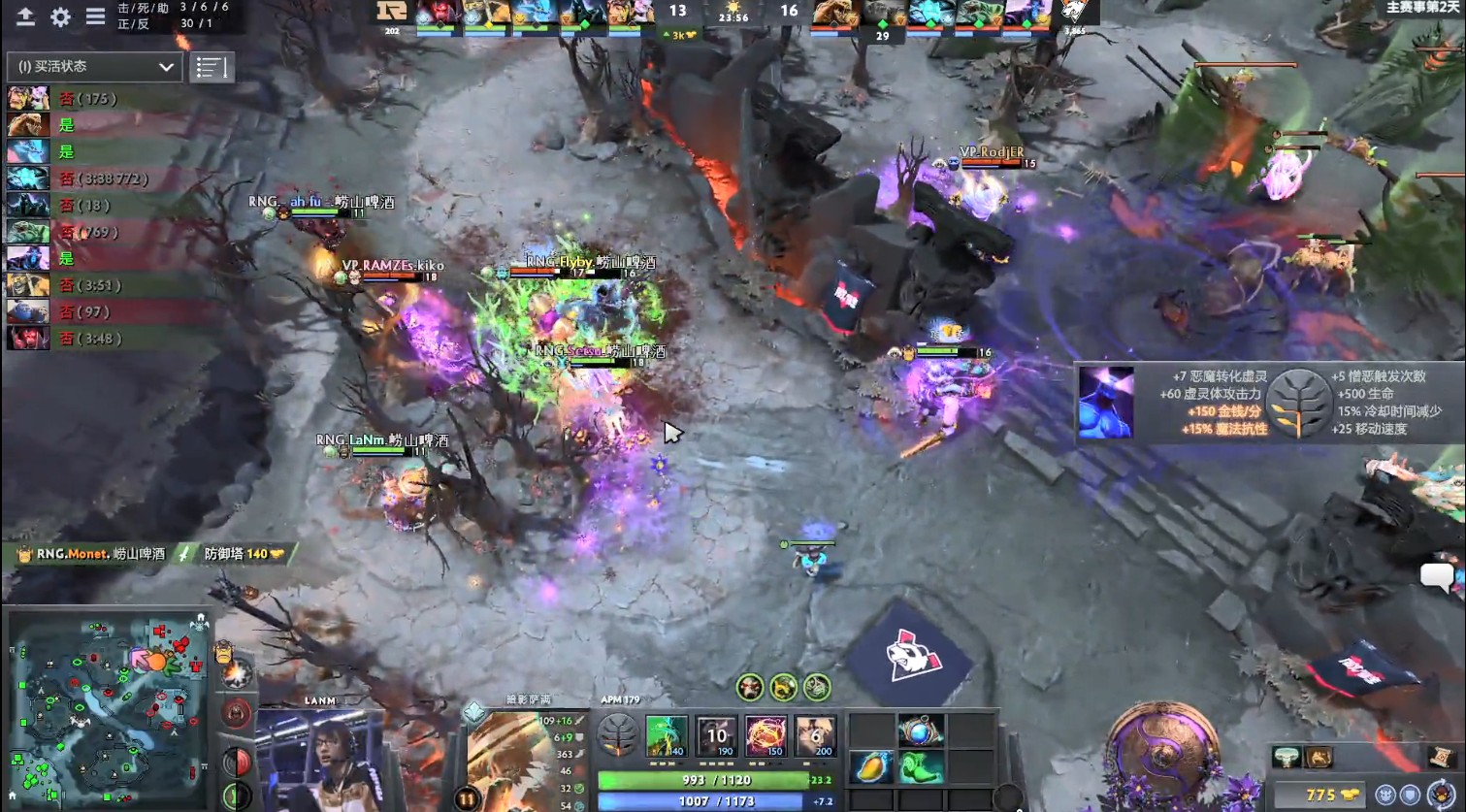Cast Shadow Shaman's green Ether Shock ability
Screen dimensions: 1466x812
coord(665,735)
